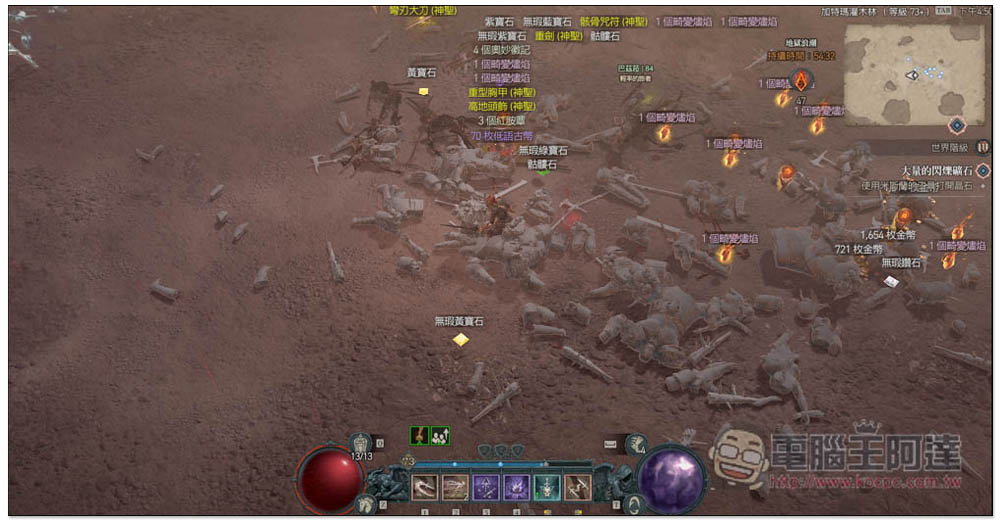Open the minimap in the corner
The width and height of the screenshot is (1000, 522).
(x=914, y=74)
